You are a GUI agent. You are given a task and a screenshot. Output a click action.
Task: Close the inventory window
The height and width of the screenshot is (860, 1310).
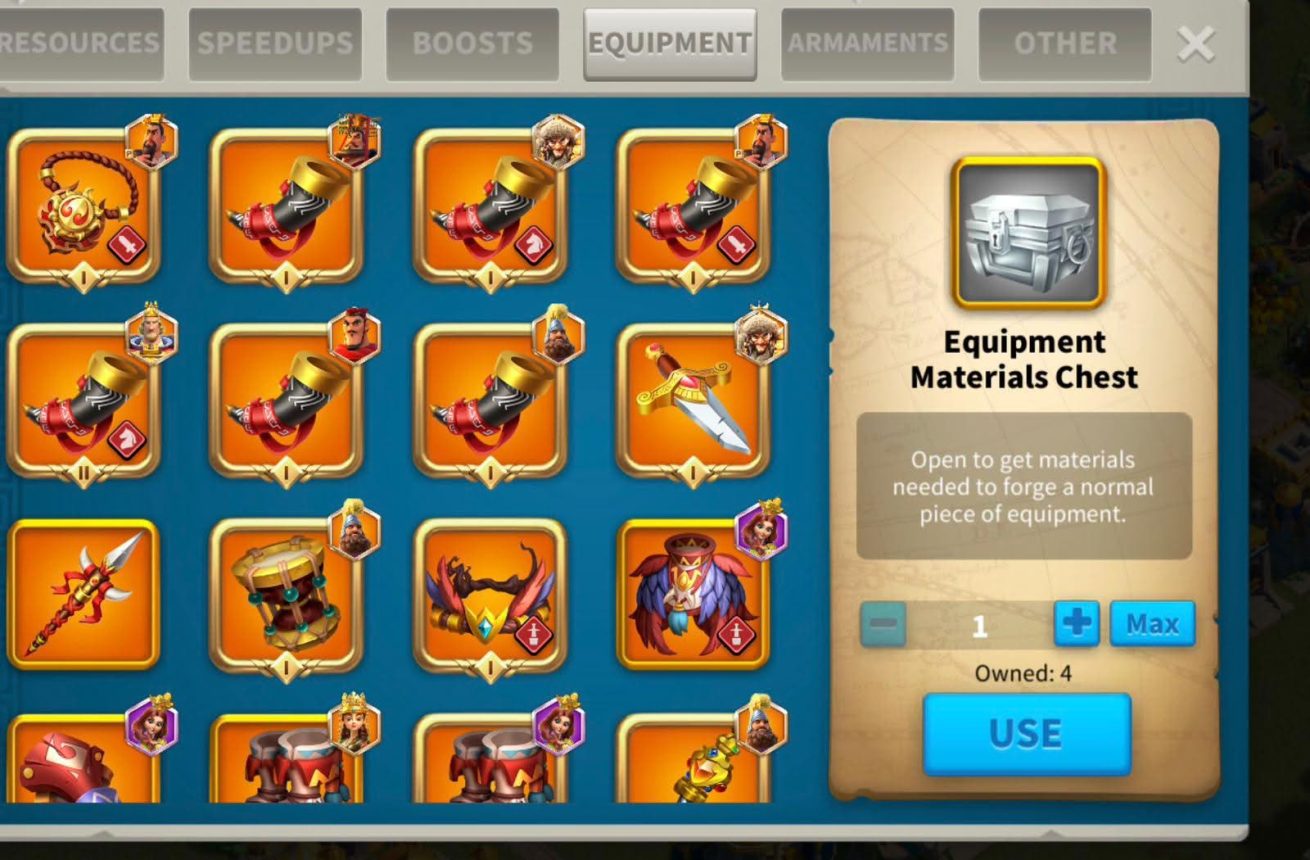[x=1196, y=44]
